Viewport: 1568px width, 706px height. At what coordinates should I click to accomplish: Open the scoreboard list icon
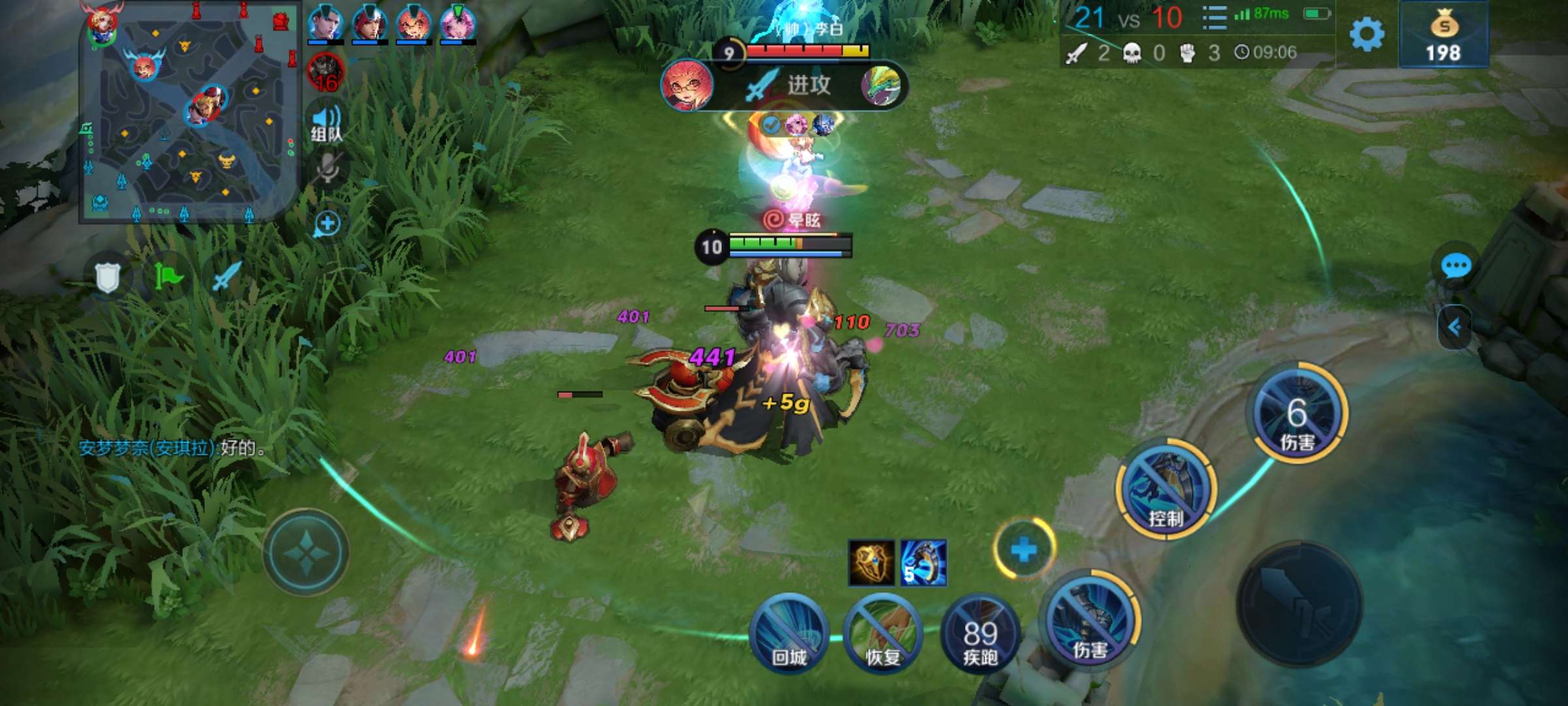pyautogui.click(x=1214, y=18)
